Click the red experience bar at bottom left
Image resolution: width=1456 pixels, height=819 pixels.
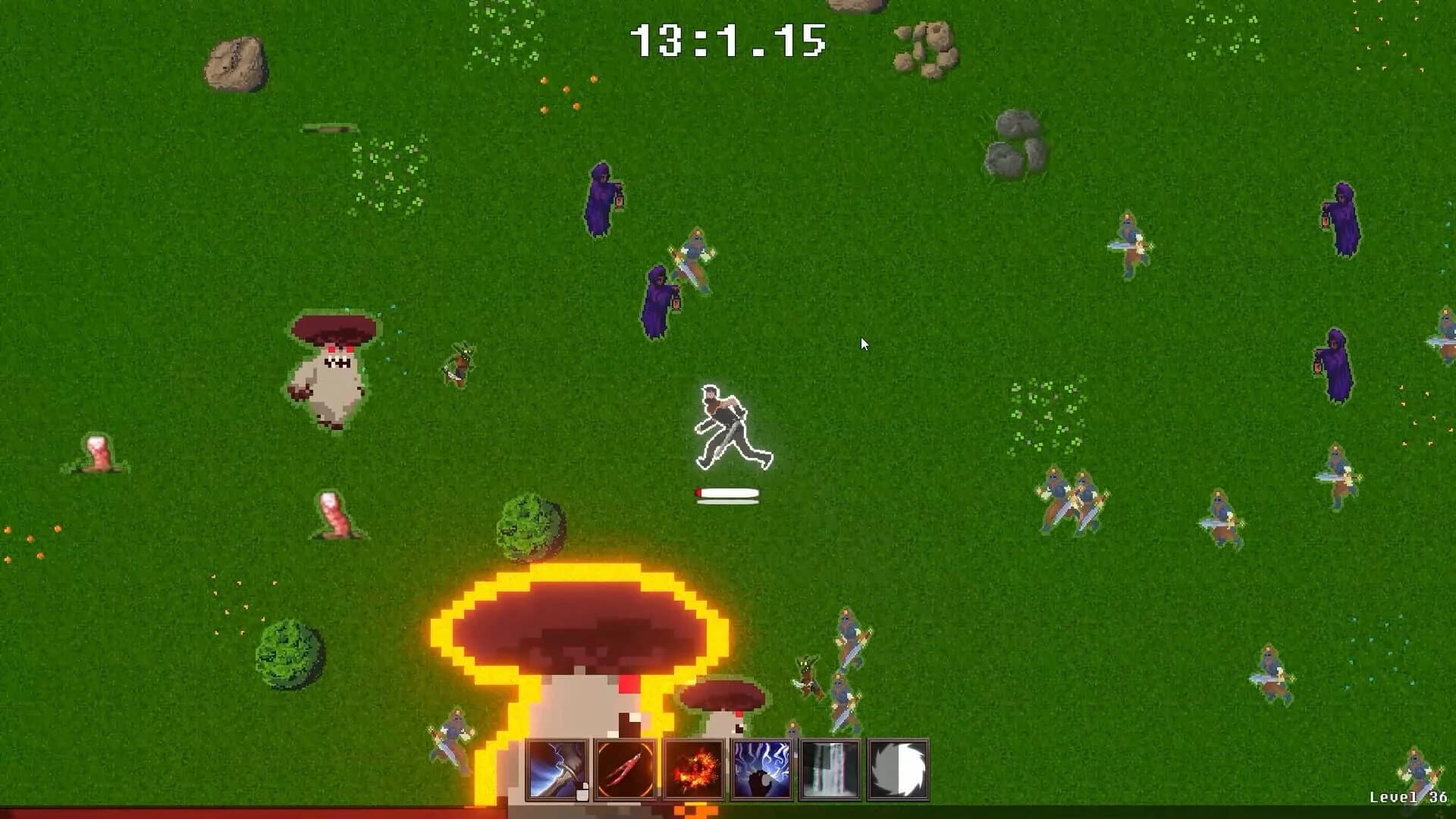pos(227,813)
